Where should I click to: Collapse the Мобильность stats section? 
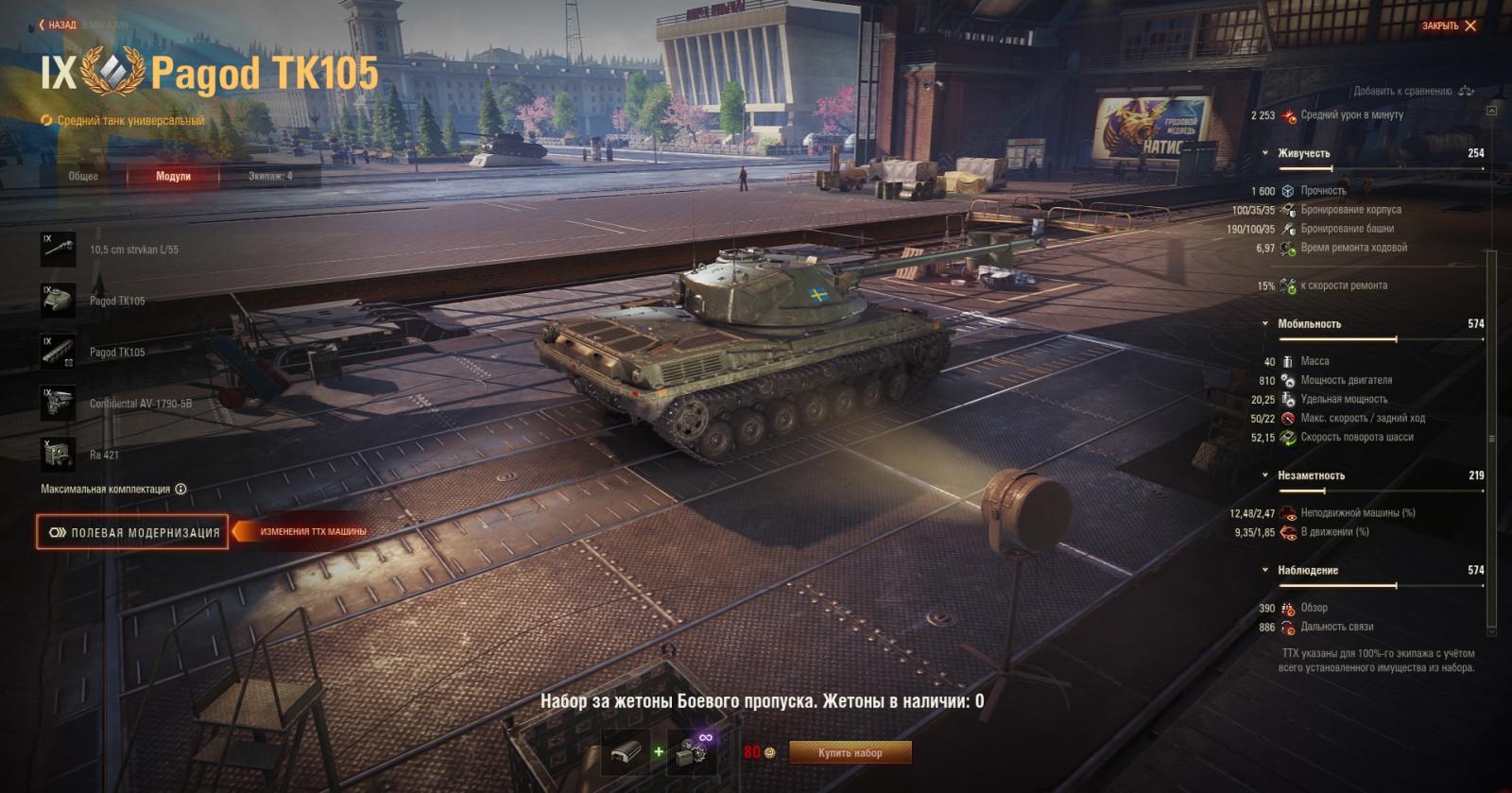pos(1263,323)
